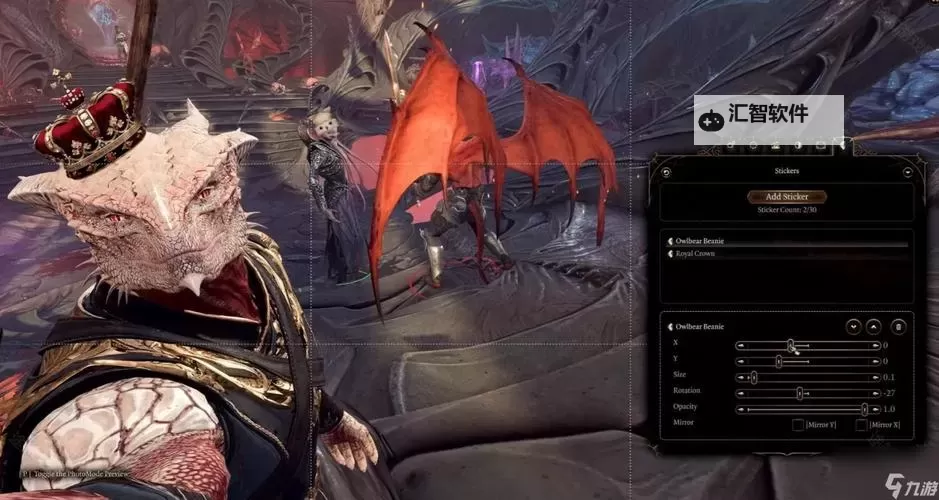Adjust the Size slider
This screenshot has width=939, height=500.
[753, 377]
